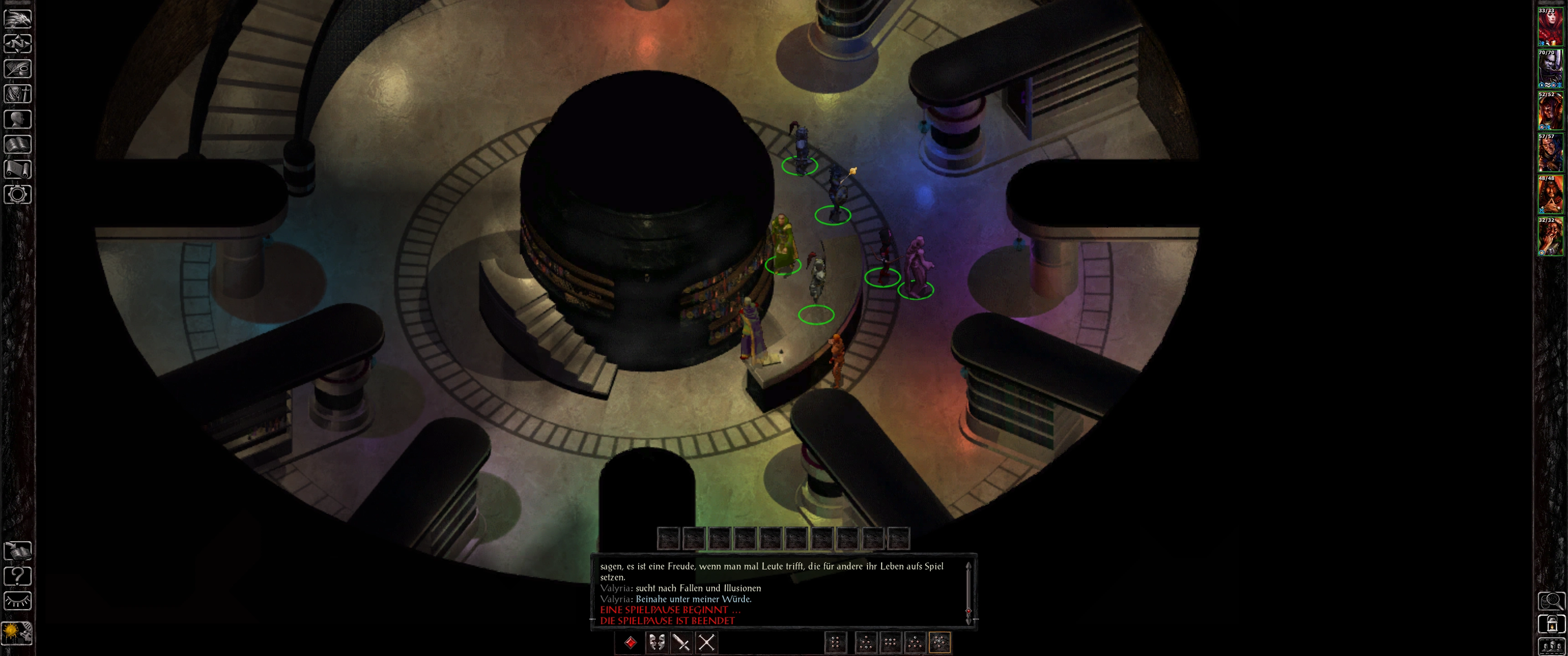Select the party portrait with 33/33 health

click(x=1550, y=26)
